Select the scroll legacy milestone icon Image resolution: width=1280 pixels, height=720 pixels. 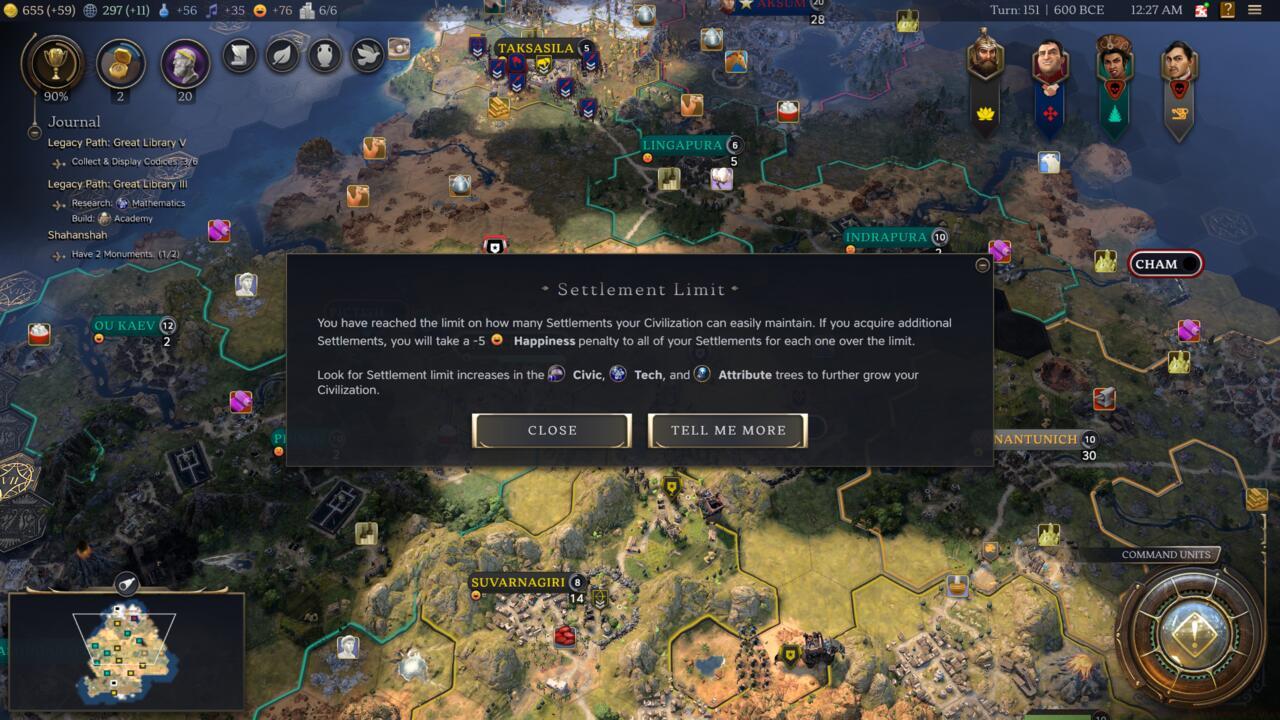tap(238, 57)
